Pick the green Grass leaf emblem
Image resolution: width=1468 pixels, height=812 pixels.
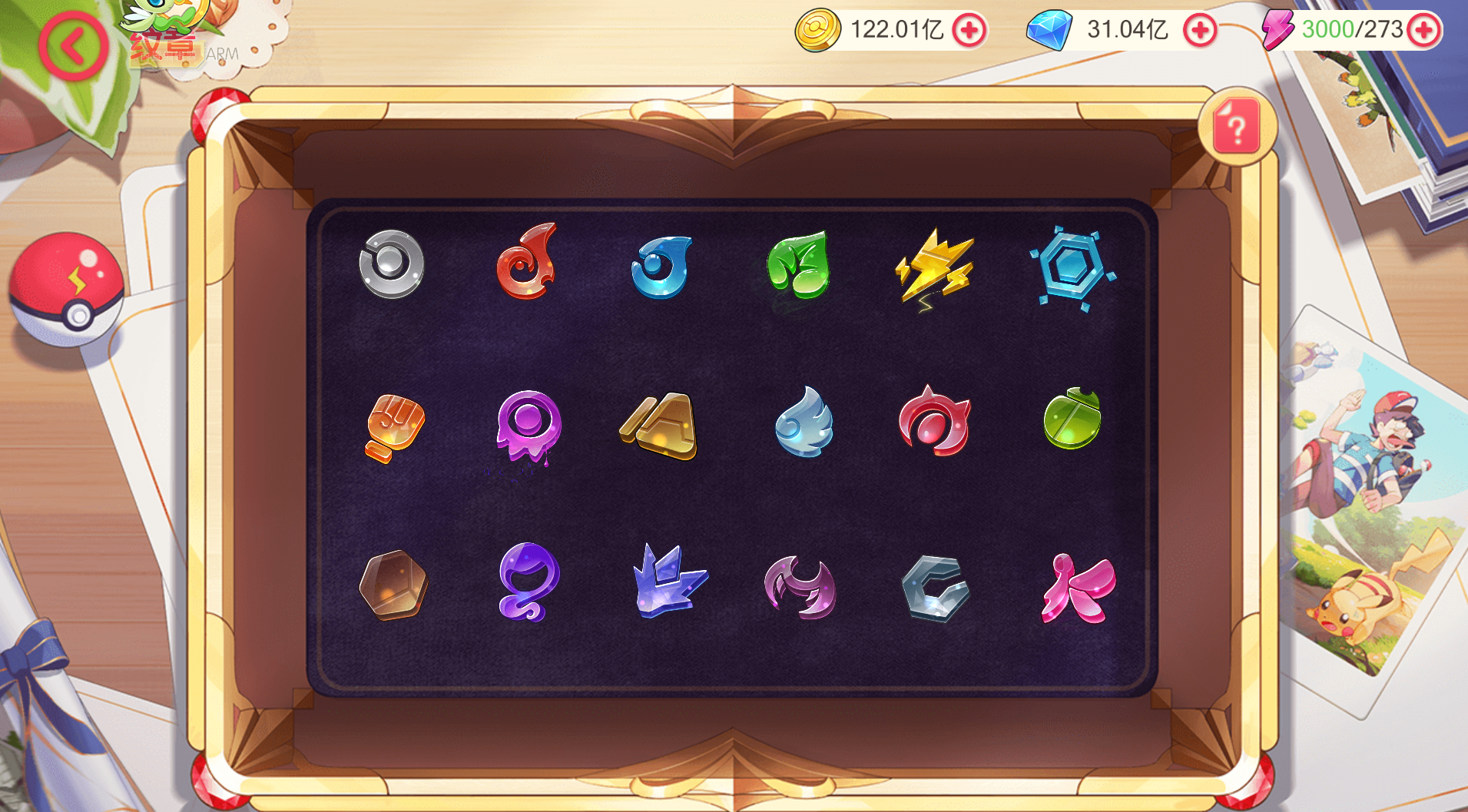click(x=799, y=265)
